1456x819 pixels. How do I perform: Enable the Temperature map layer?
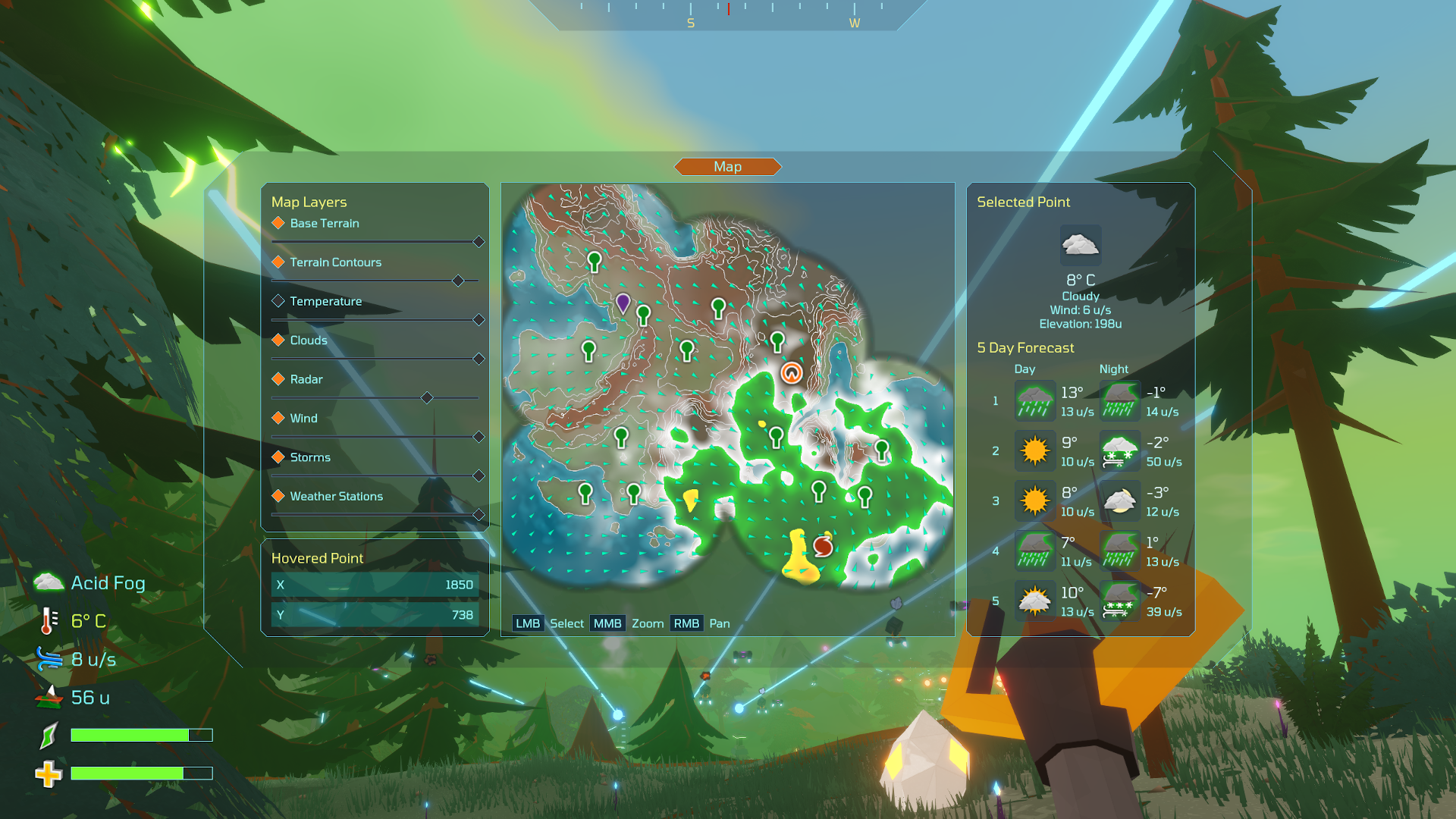(278, 300)
